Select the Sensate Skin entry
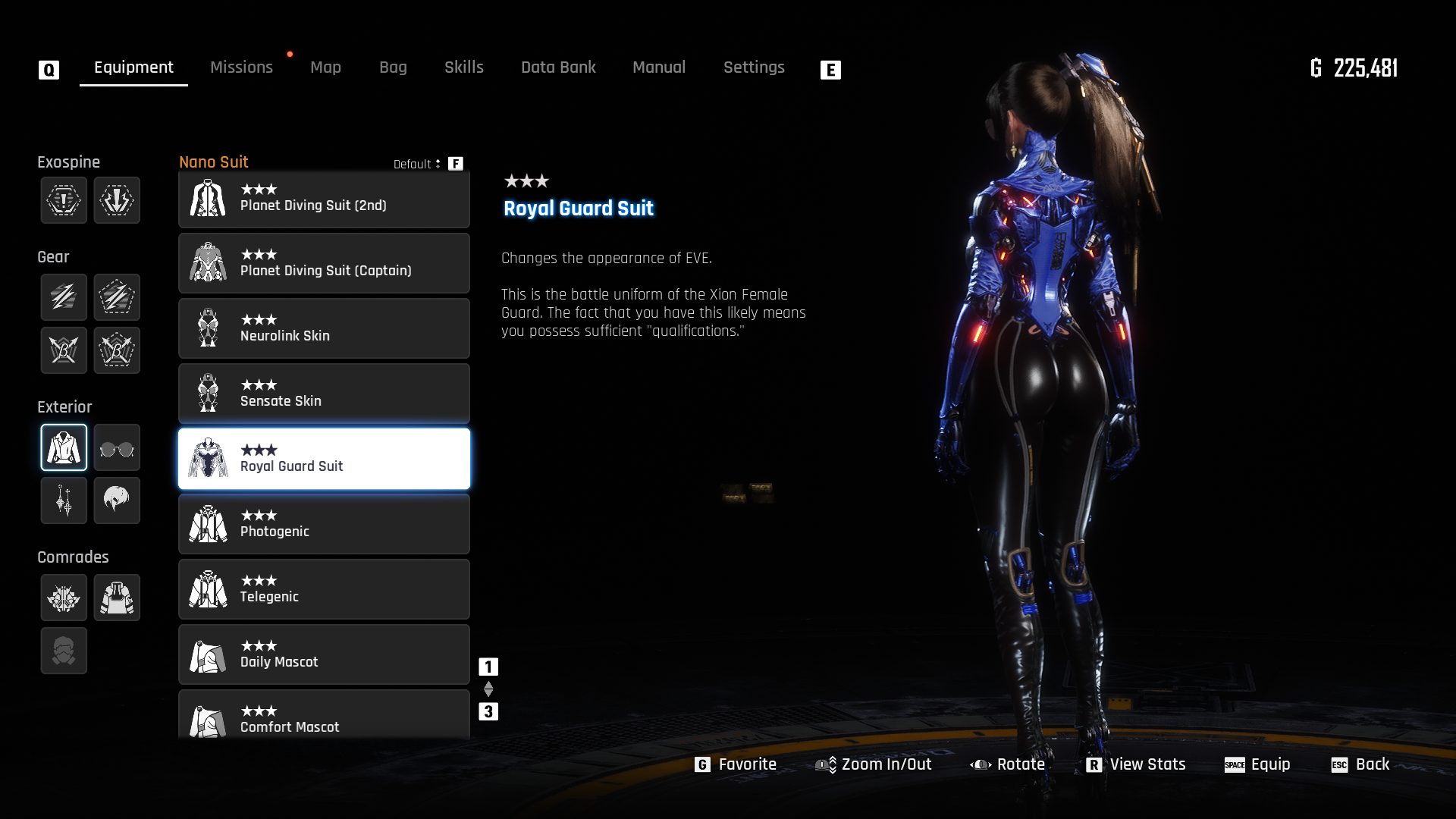 tap(324, 394)
